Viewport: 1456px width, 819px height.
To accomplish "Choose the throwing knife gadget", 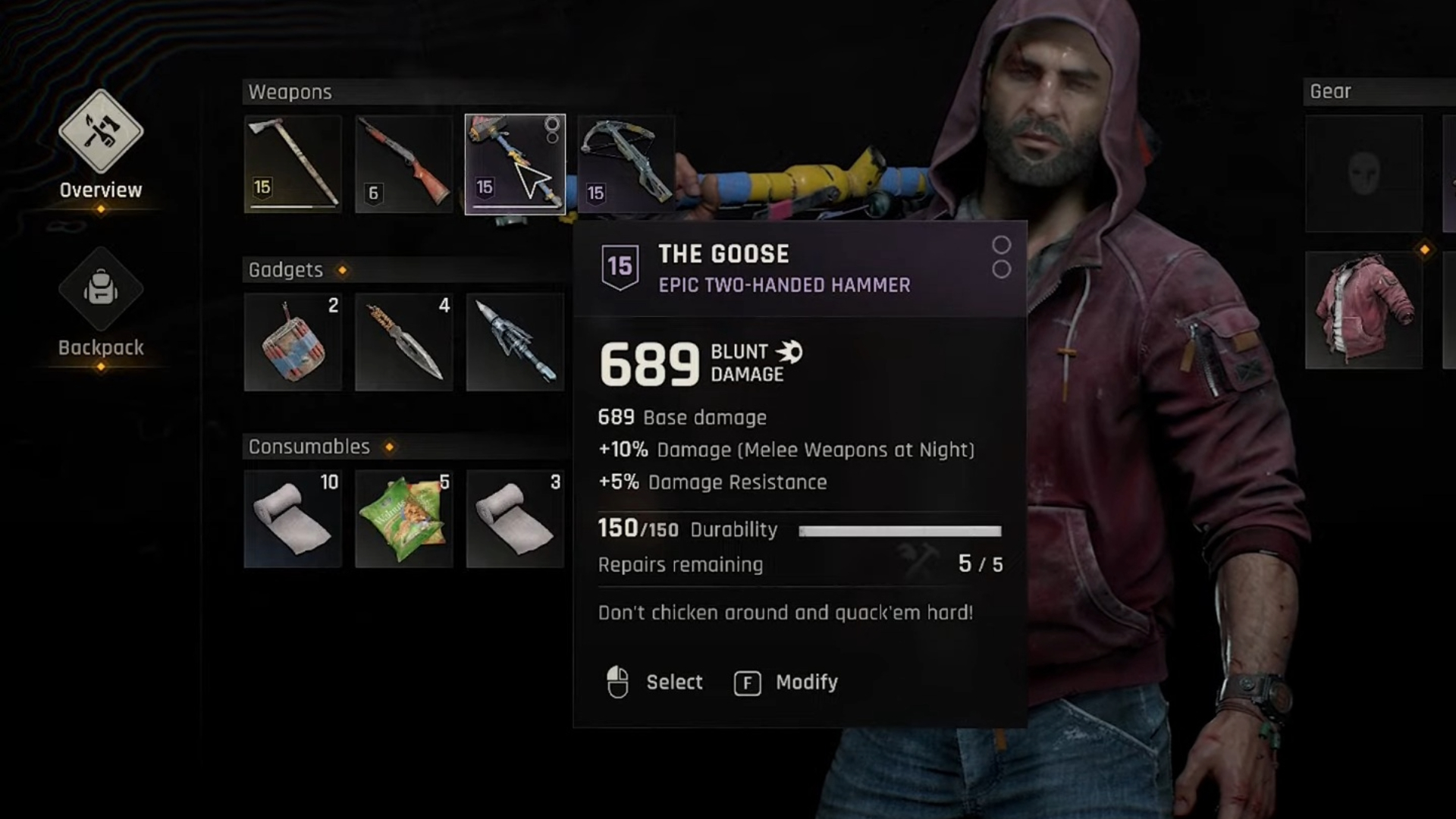I will [403, 342].
